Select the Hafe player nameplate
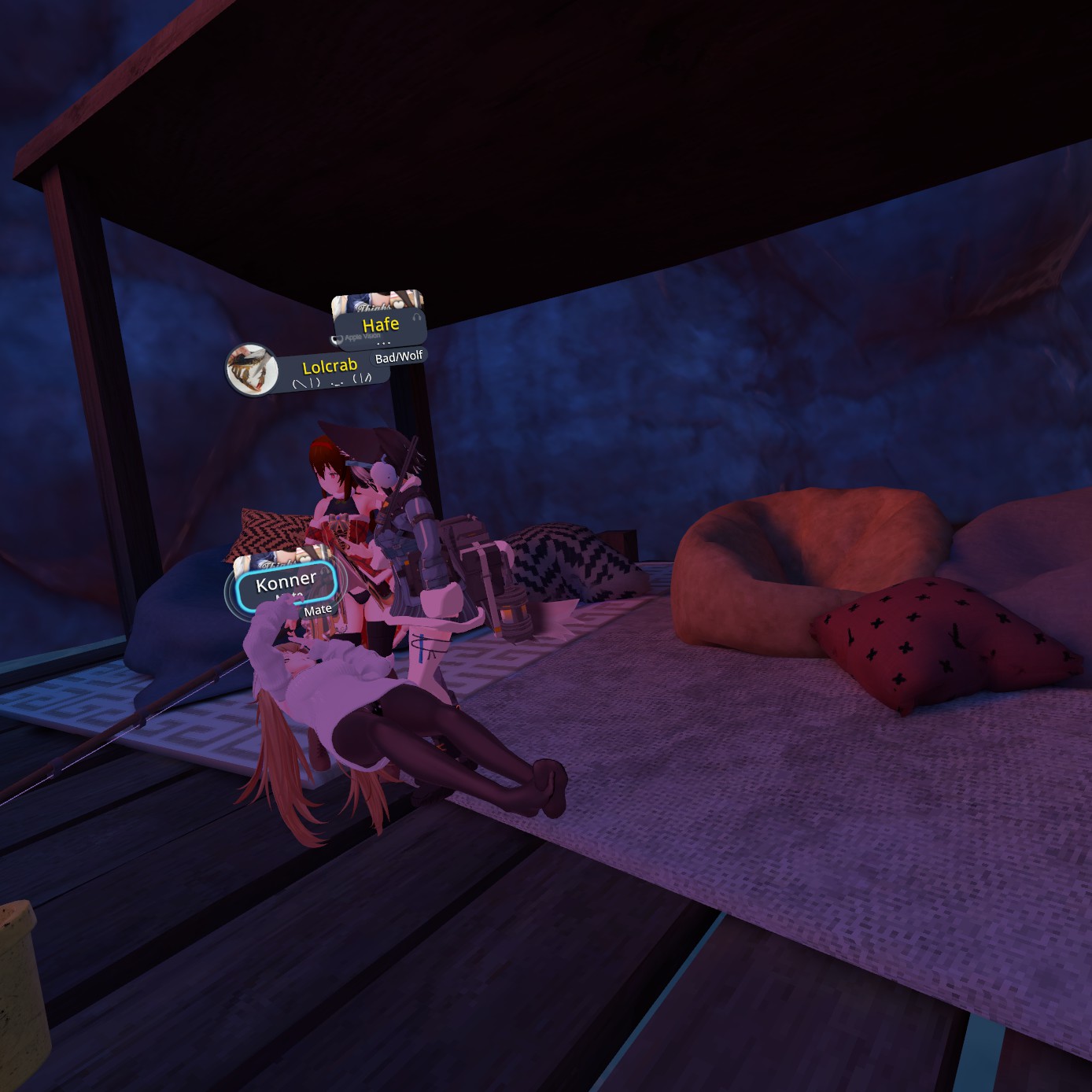This screenshot has width=1092, height=1092. [x=380, y=325]
